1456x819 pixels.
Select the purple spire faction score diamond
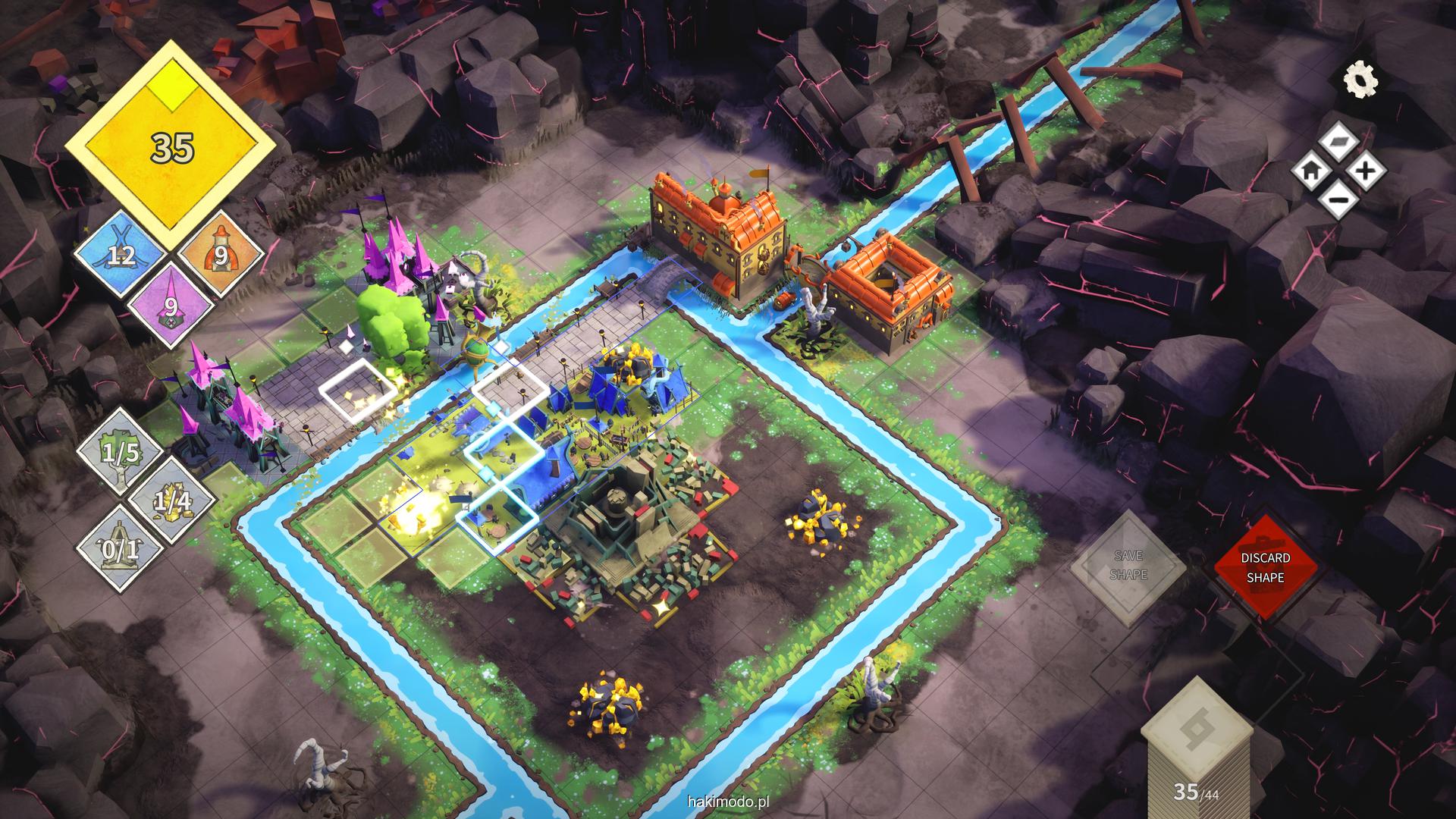(x=170, y=306)
